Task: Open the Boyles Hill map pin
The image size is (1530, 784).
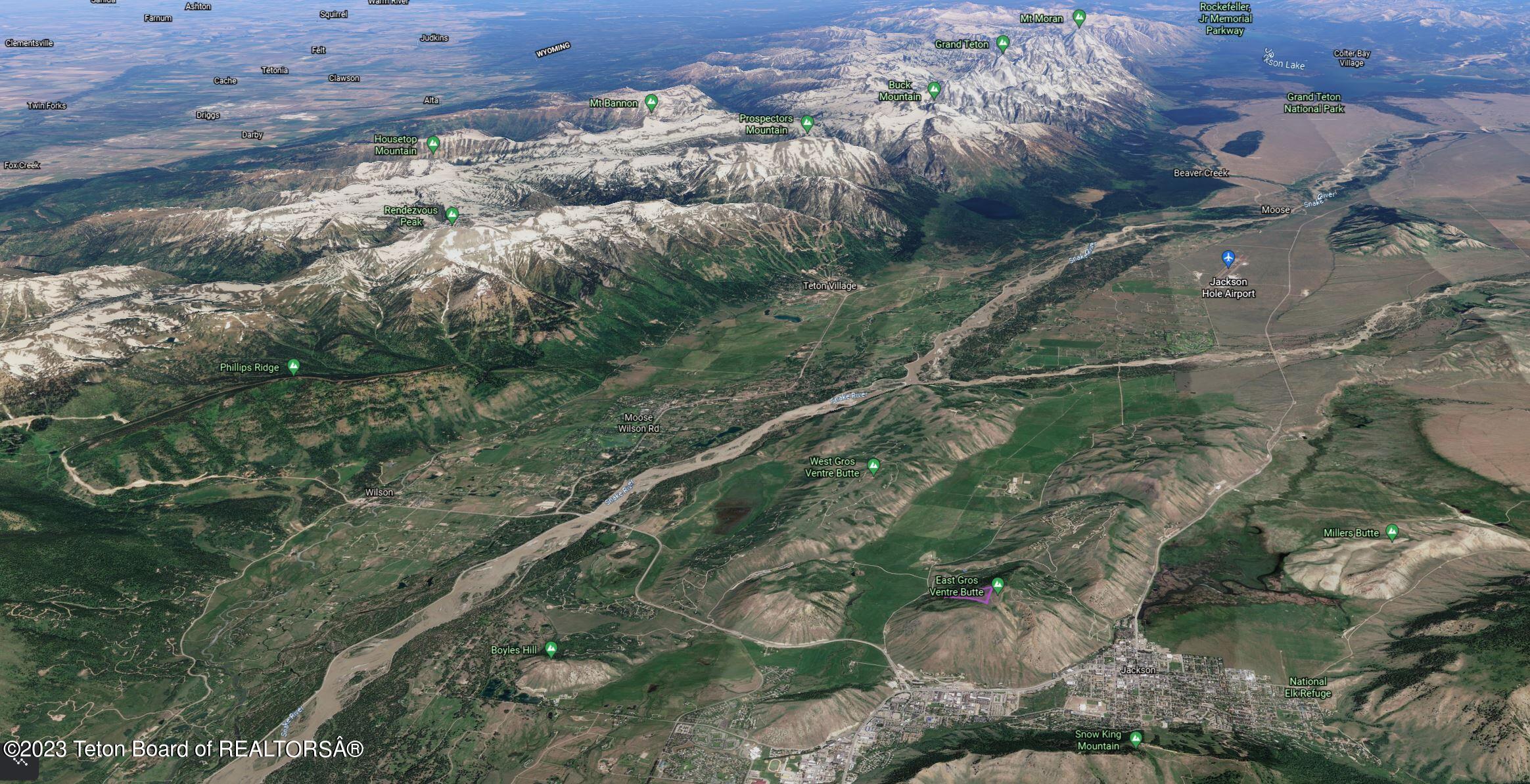Action: tap(551, 649)
